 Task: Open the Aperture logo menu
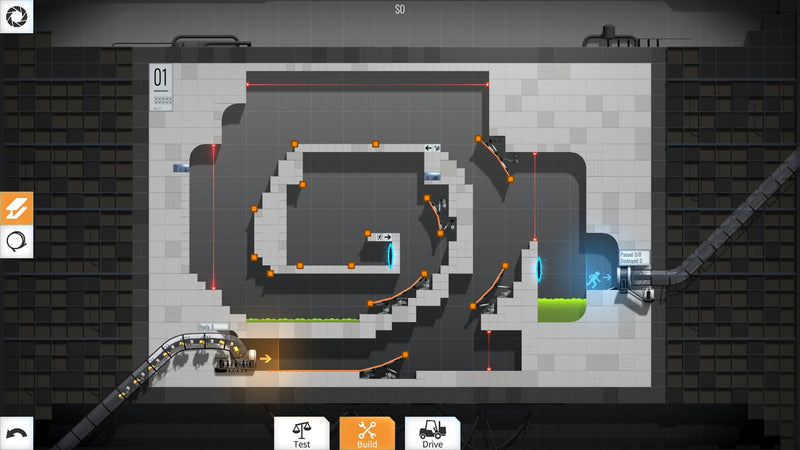(16, 16)
